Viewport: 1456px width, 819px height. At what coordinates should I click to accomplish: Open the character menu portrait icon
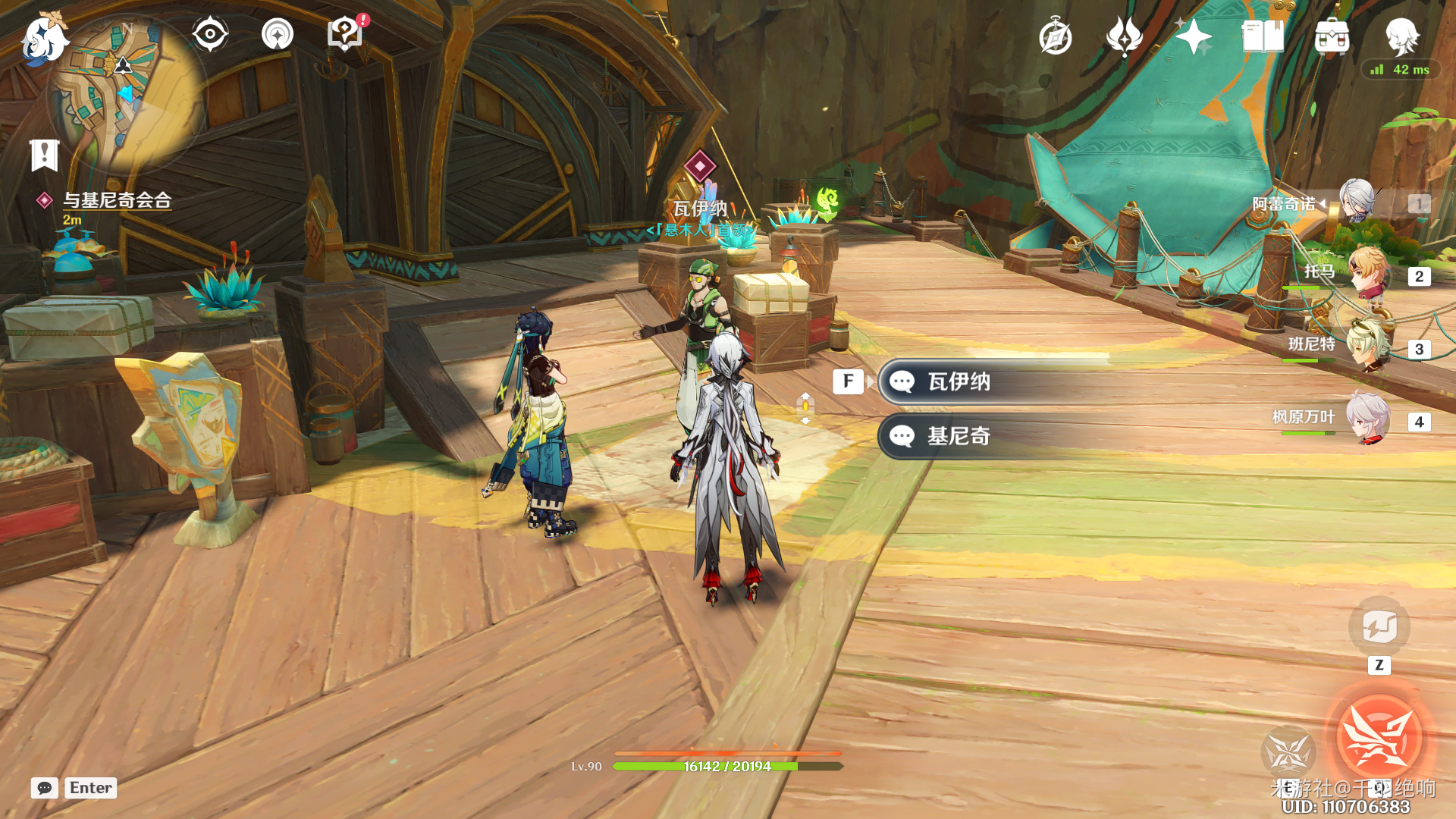click(x=1401, y=36)
